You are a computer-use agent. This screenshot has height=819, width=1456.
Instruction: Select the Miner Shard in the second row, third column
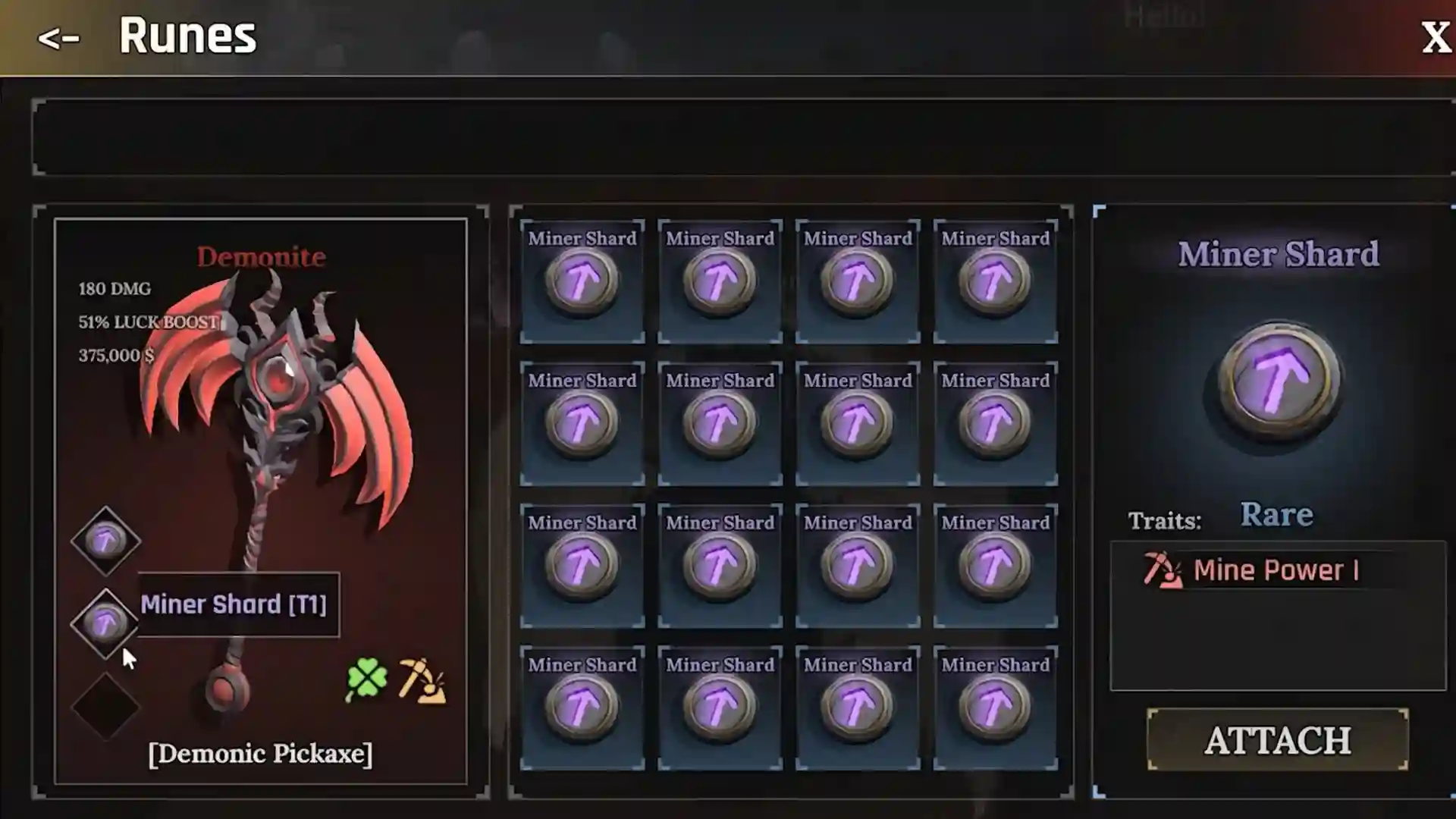coord(857,422)
